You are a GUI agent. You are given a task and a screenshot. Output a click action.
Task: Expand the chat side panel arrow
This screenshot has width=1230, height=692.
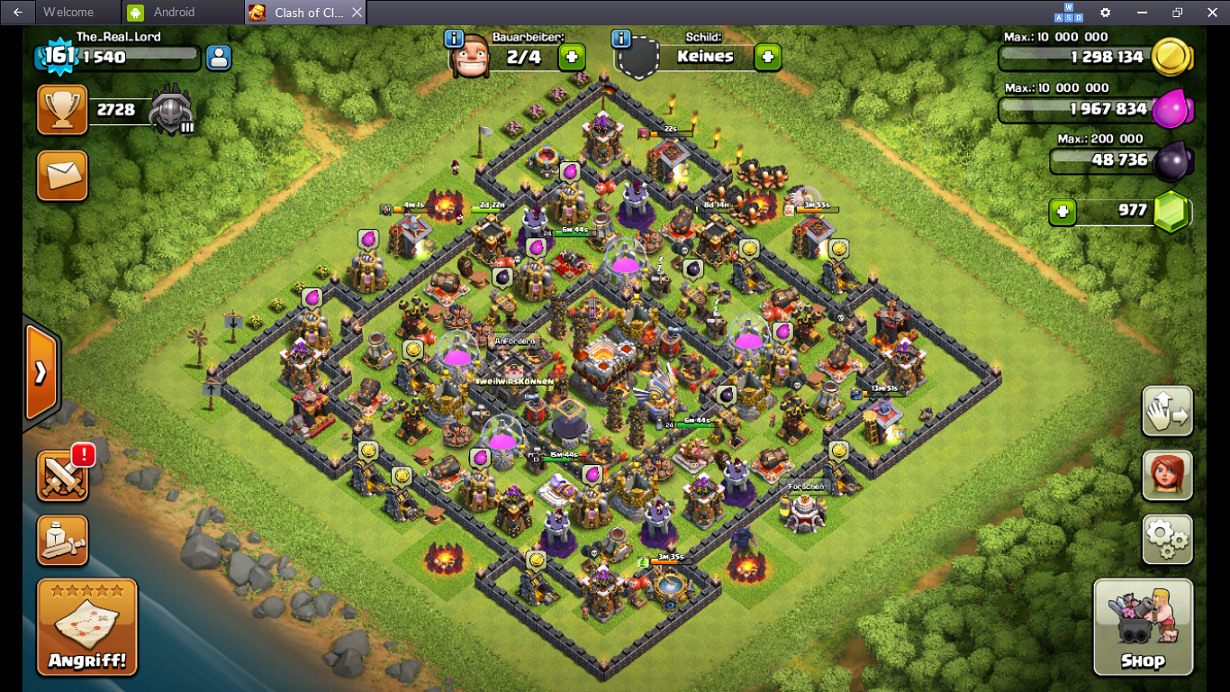41,373
